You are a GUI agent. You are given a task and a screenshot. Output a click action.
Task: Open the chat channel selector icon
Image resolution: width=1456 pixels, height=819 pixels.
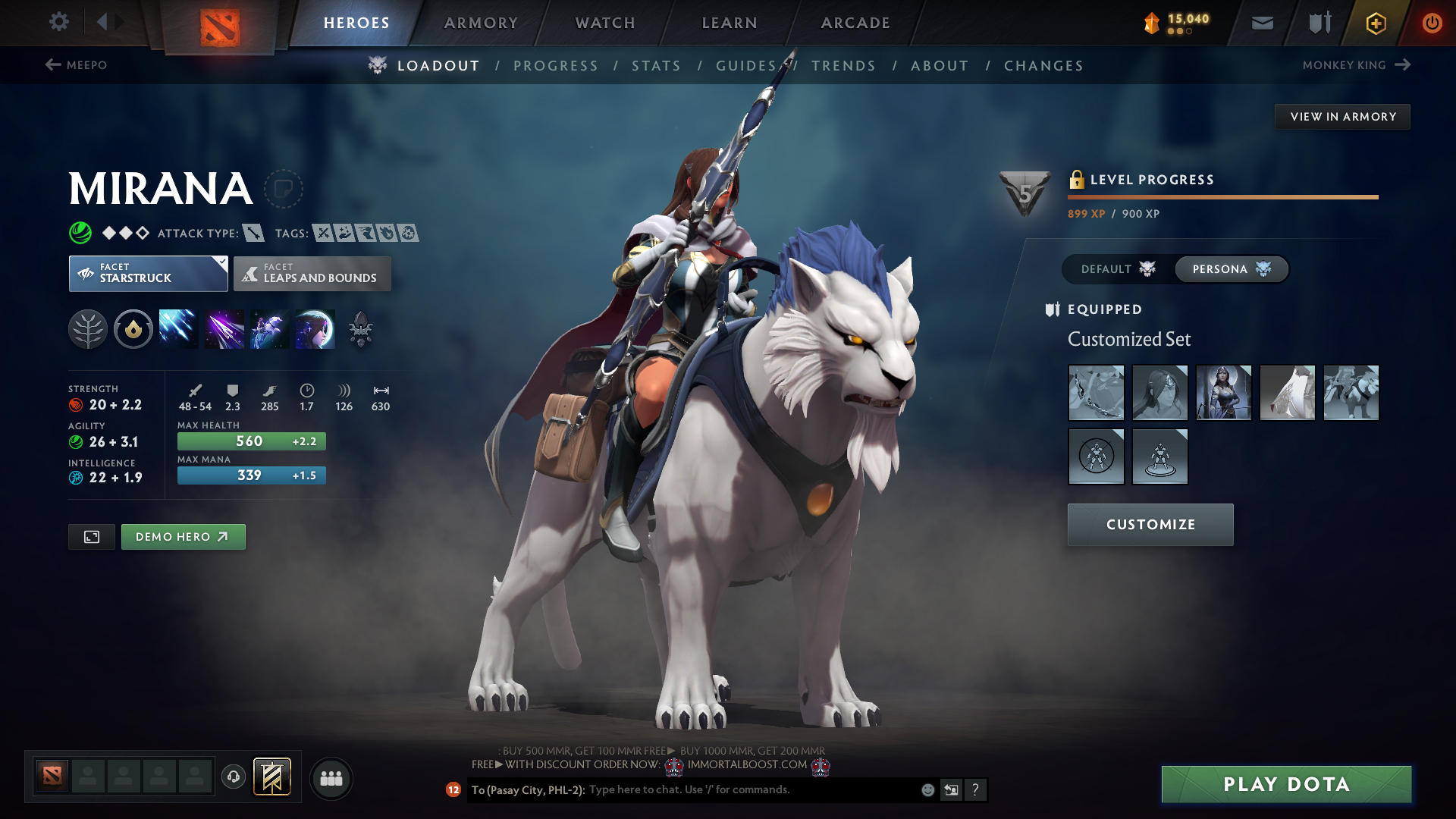[x=951, y=789]
